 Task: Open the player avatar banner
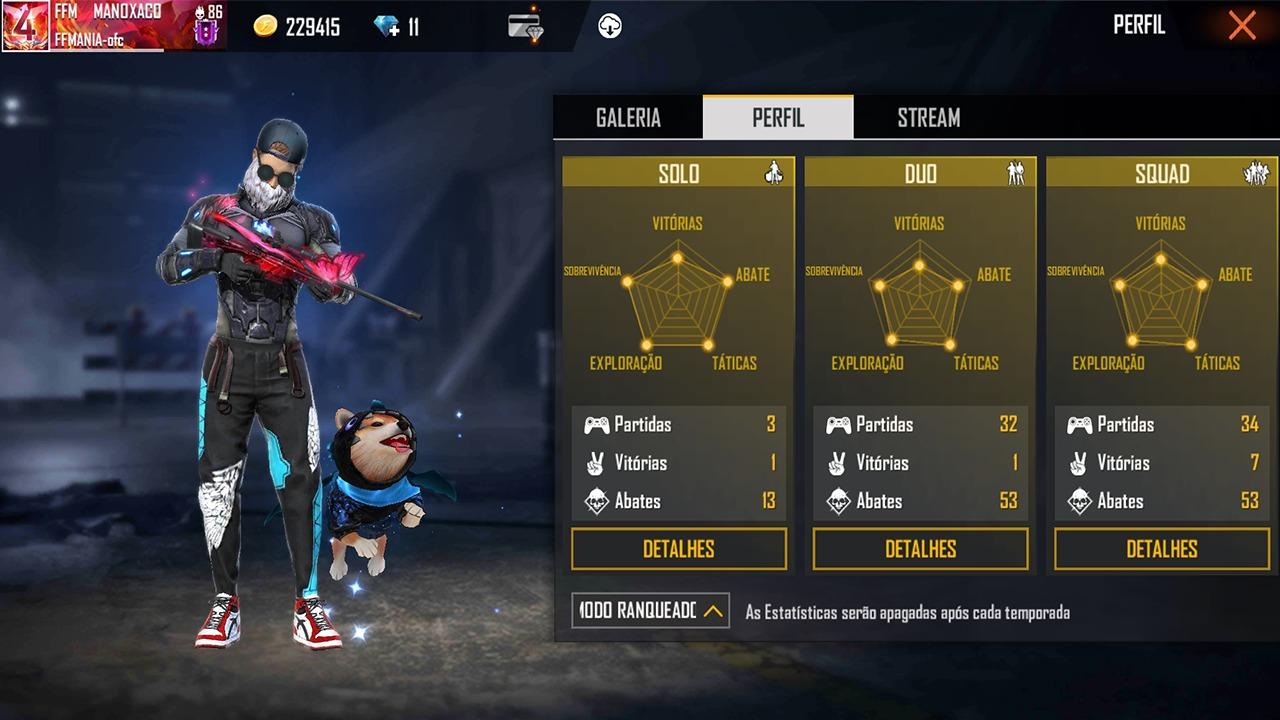coord(112,26)
